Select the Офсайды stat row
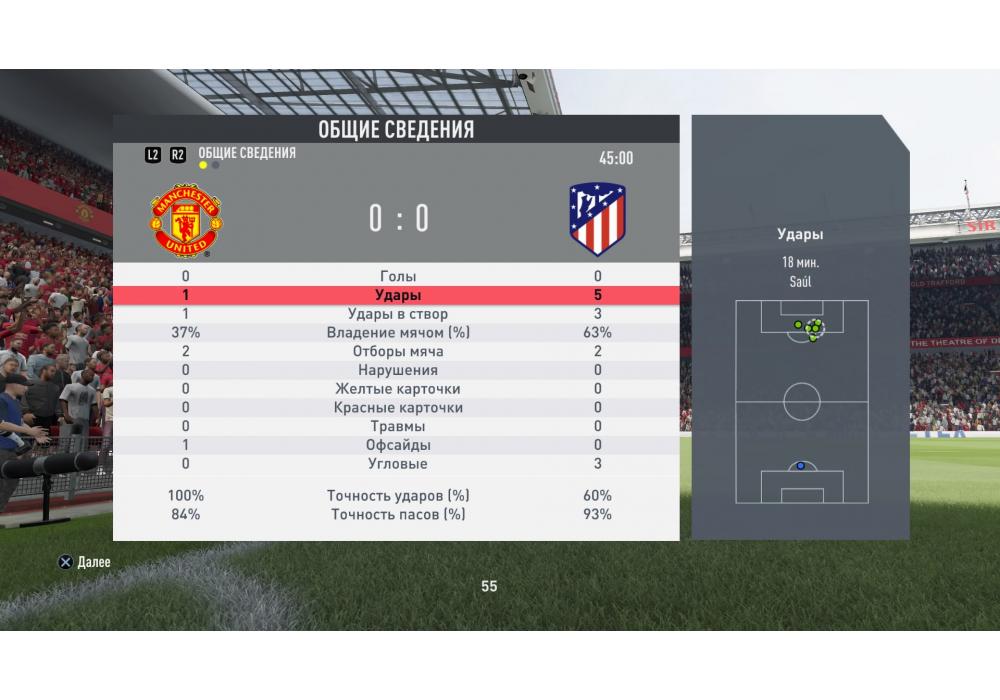The width and height of the screenshot is (1000, 700). pyautogui.click(x=397, y=445)
